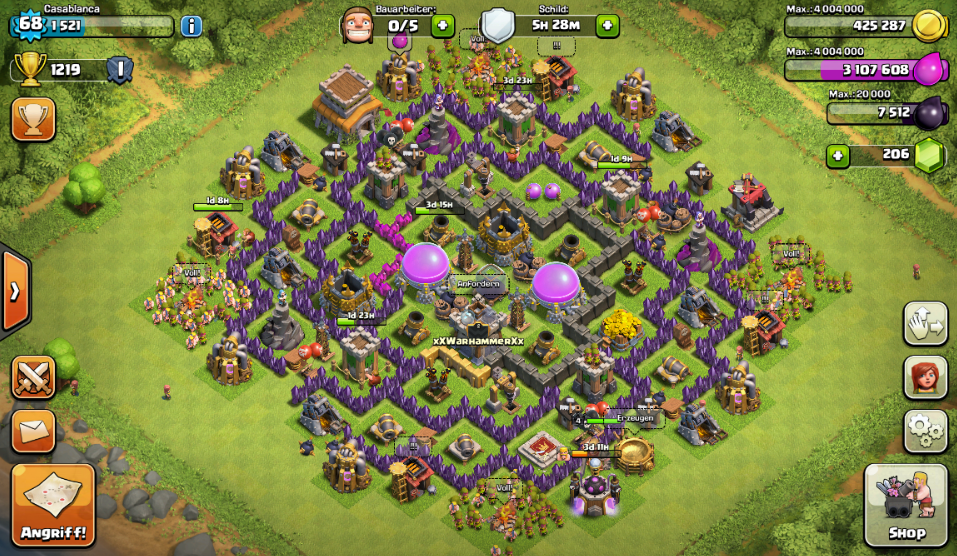Viewport: 957px width, 556px height.
Task: Open the crossed swords battle log
Action: coord(33,378)
